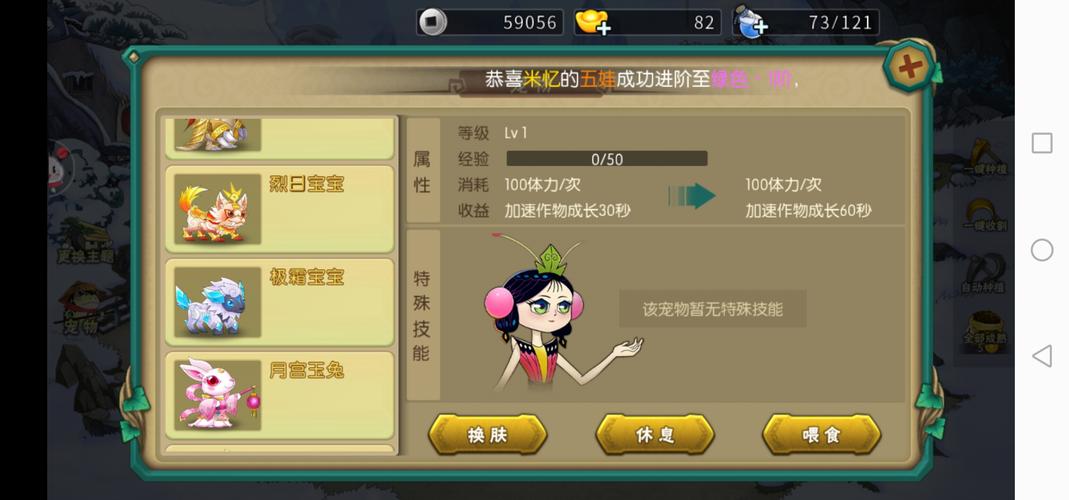Tap the Android back navigation triangle
The height and width of the screenshot is (500, 1069).
pyautogui.click(x=1042, y=355)
